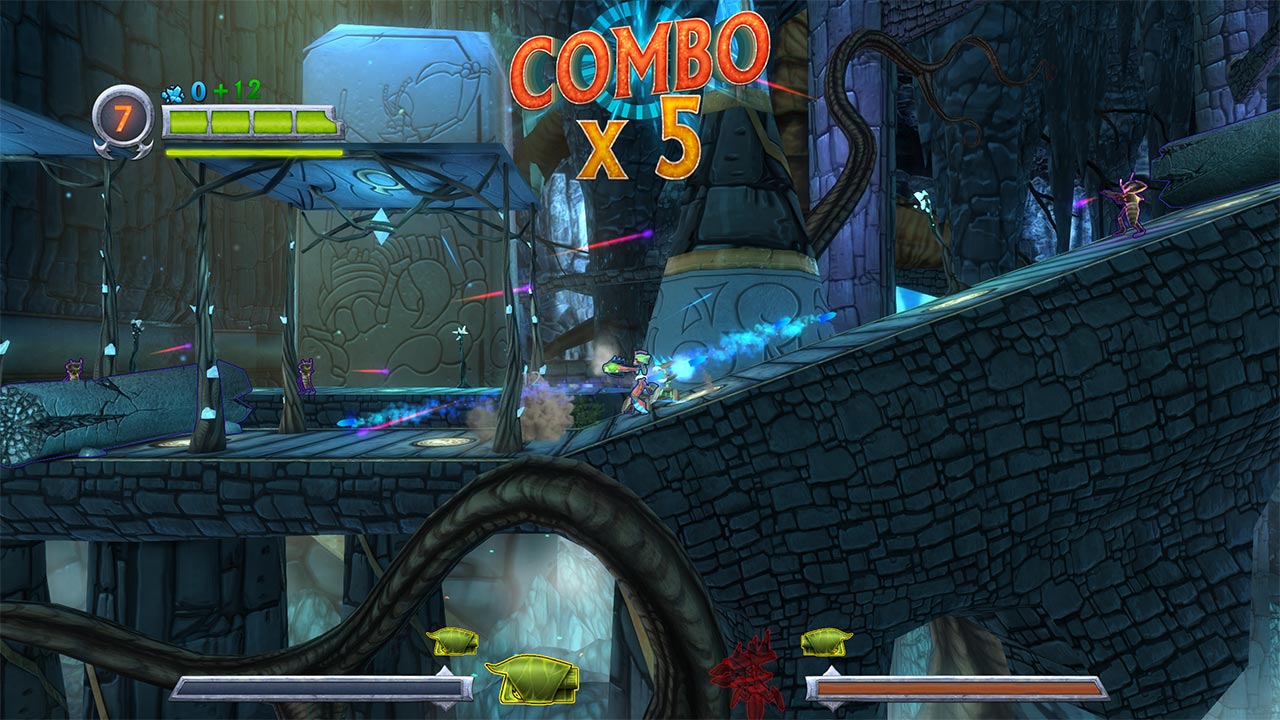Click the 0 crystal count number
The height and width of the screenshot is (720, 1280).
pos(198,91)
